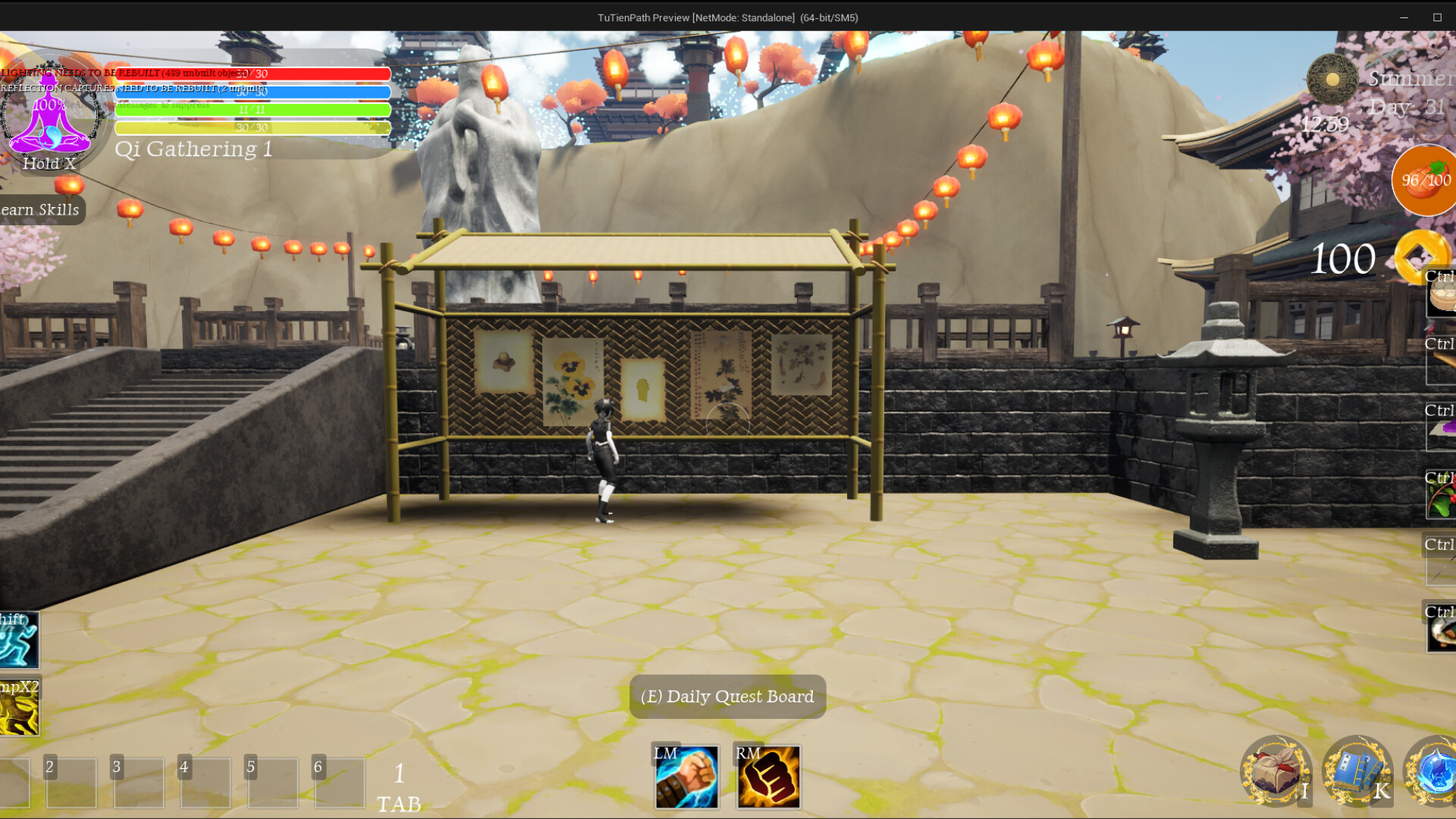Toggle the JumpX2 buff icon
The height and width of the screenshot is (819, 1456).
[20, 707]
